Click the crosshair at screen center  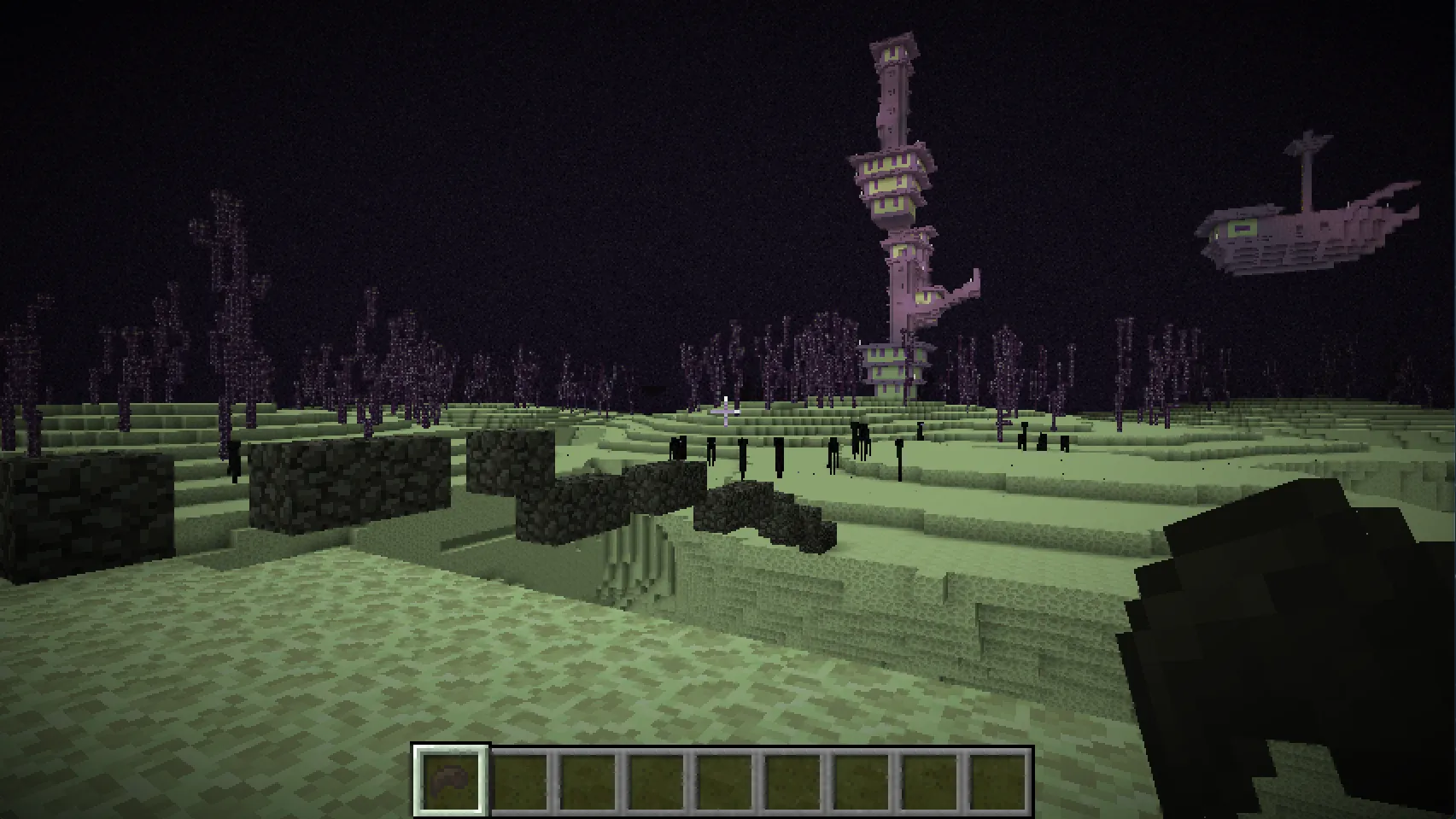(728, 410)
